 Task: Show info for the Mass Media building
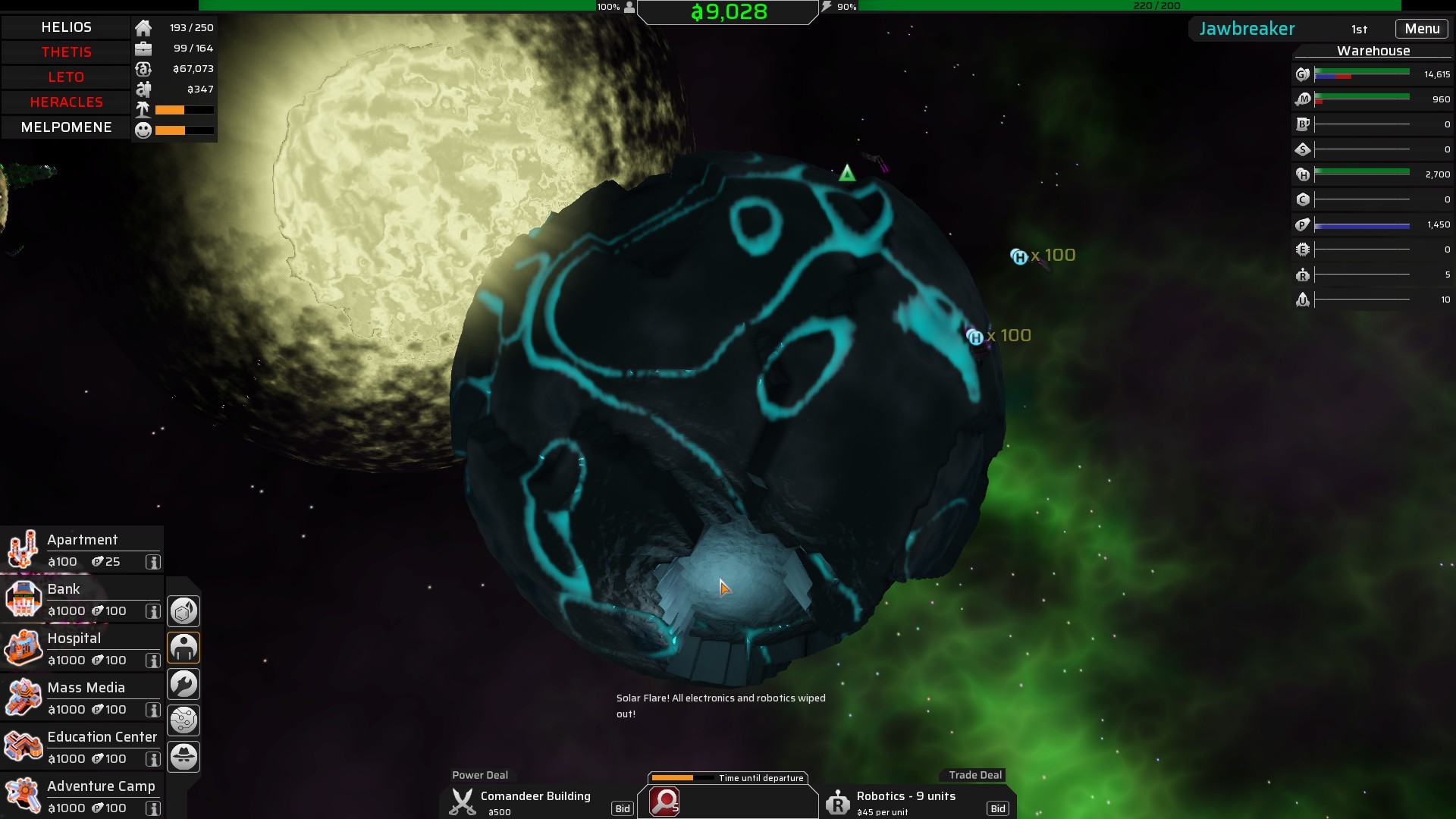pyautogui.click(x=154, y=711)
